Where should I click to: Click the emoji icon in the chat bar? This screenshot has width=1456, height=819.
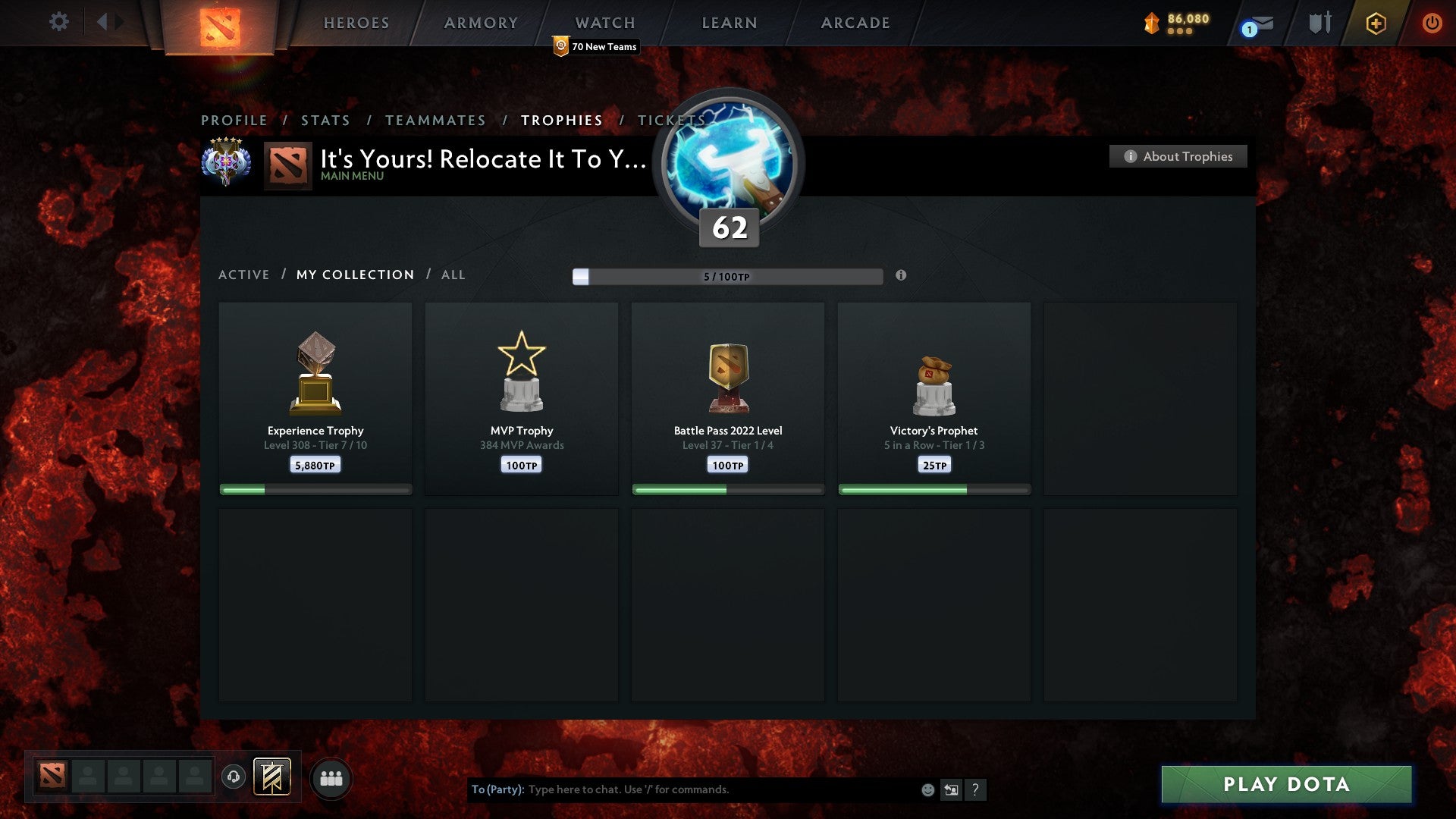(927, 789)
